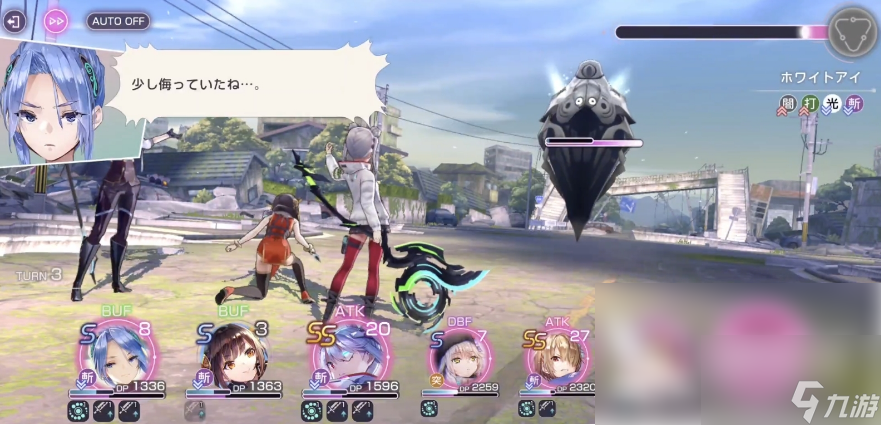Inspect the enemy's 闇 dark affinity icon
Image resolution: width=881 pixels, height=425 pixels.
pos(788,102)
